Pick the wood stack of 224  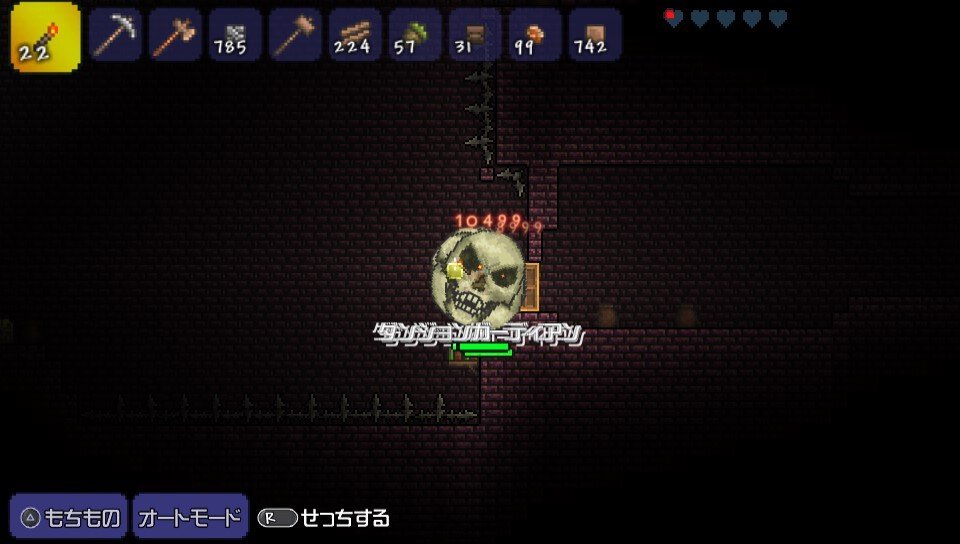[355, 35]
